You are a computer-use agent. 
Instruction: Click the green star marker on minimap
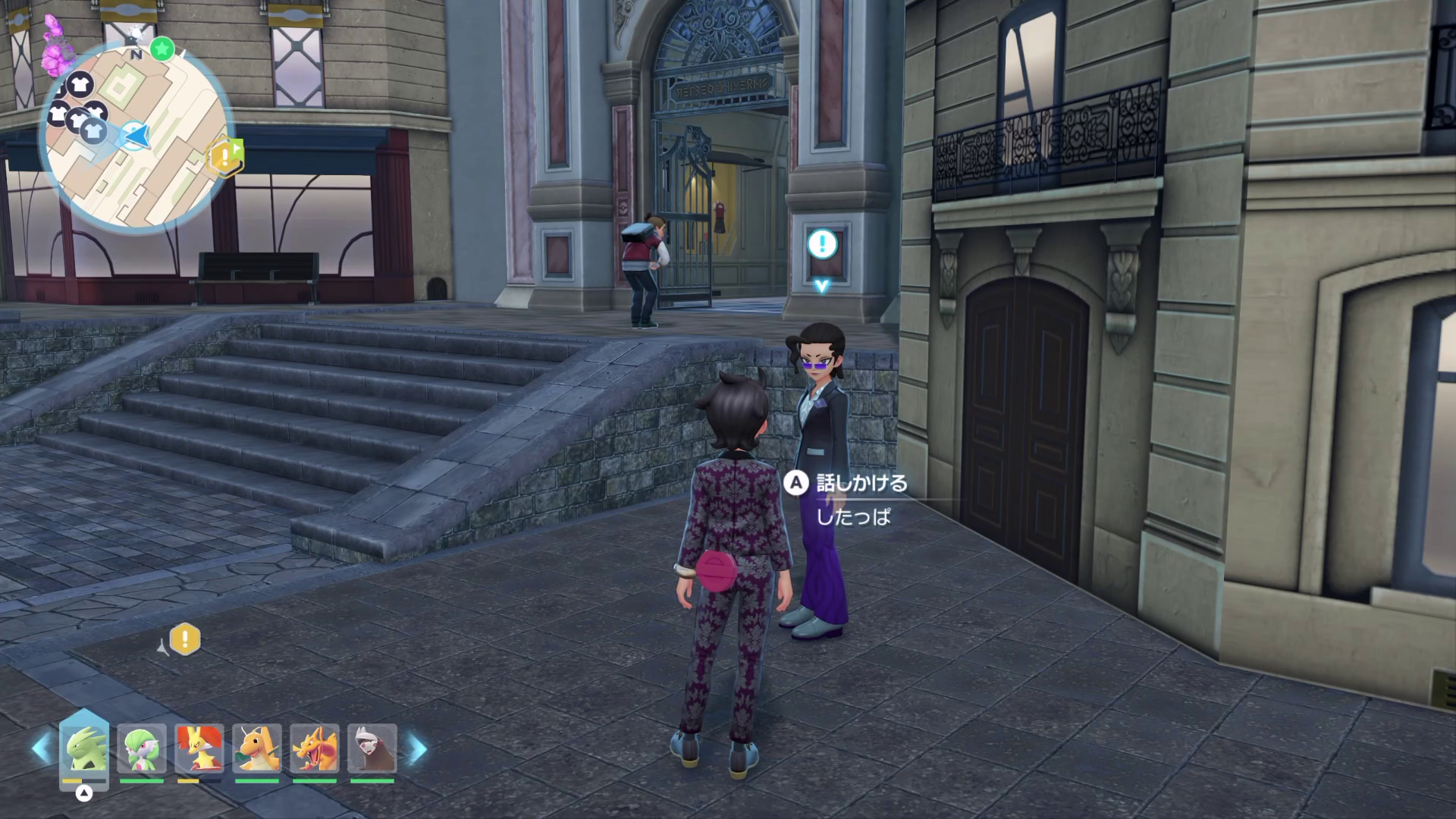click(x=161, y=50)
